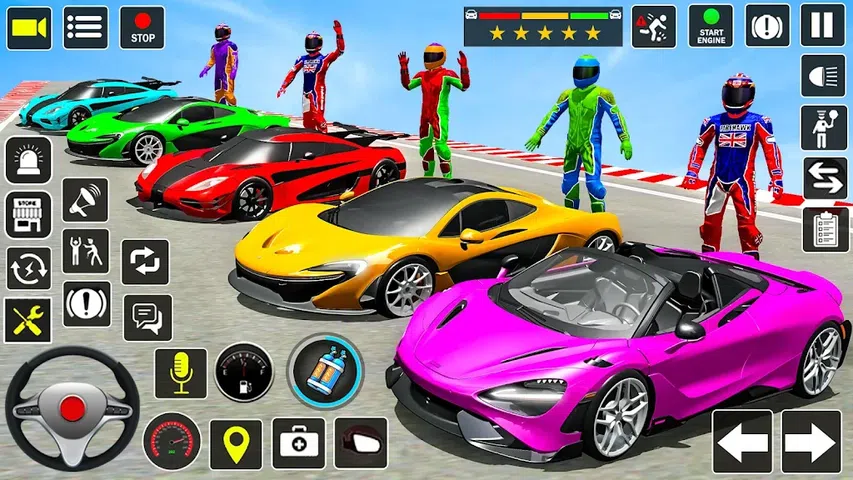Select the traffic officer icon
This screenshot has width=853, height=480.
[824, 127]
